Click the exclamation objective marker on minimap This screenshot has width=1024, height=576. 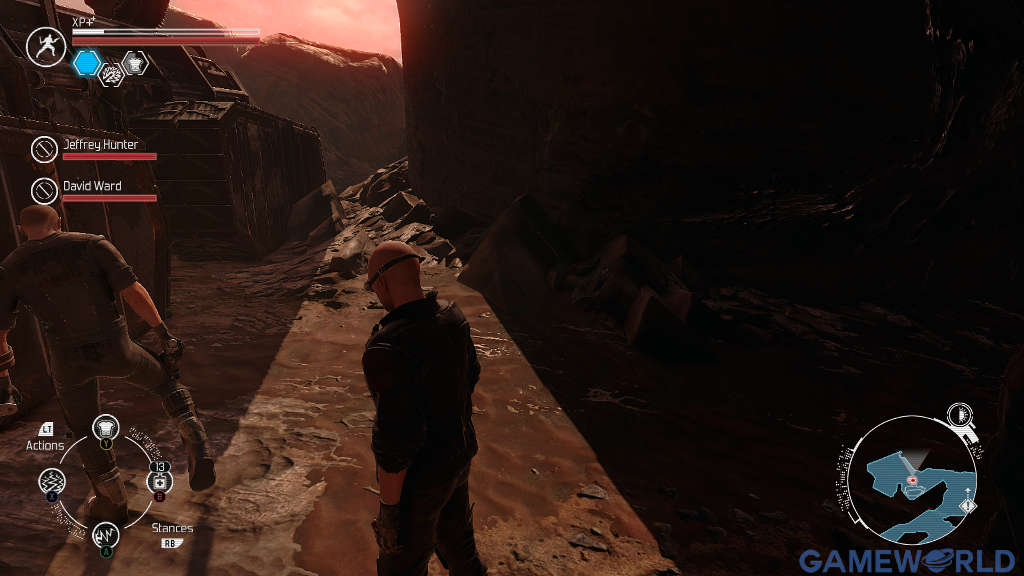966,507
